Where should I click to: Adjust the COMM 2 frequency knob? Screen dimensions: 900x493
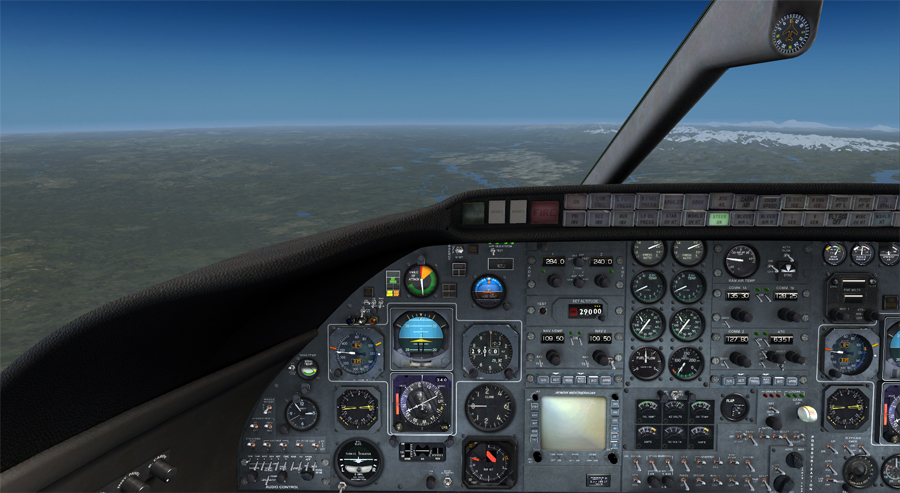click(x=740, y=357)
